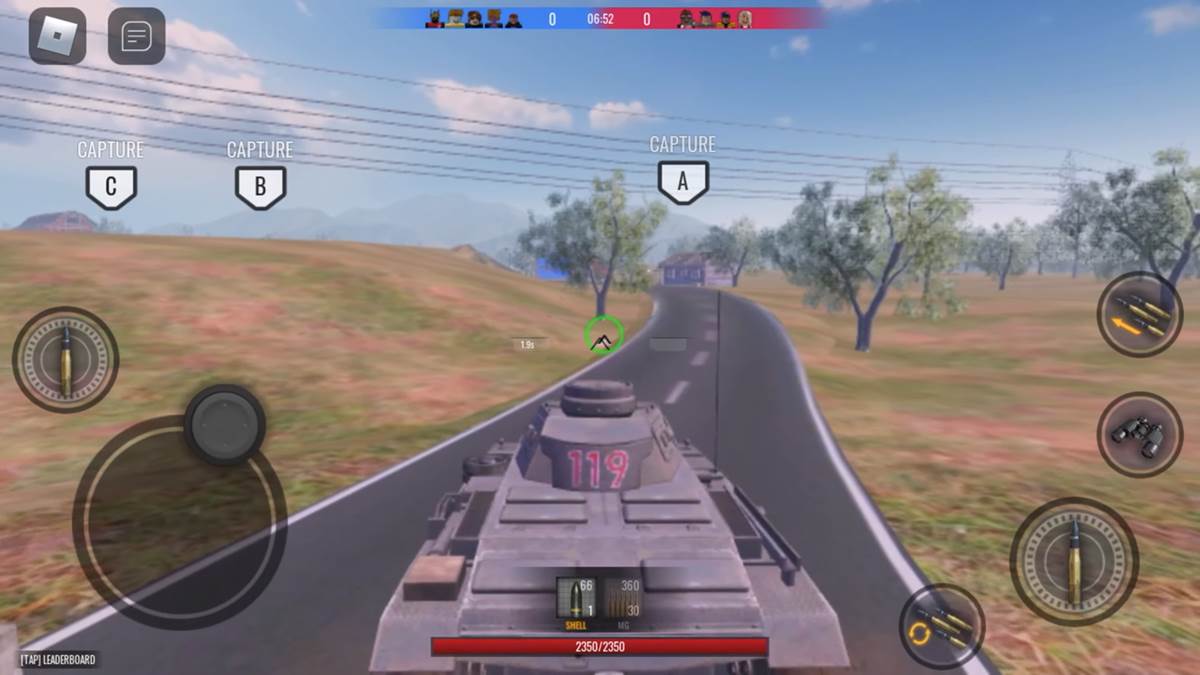
Task: Show the leaderboard
Action: [58, 660]
